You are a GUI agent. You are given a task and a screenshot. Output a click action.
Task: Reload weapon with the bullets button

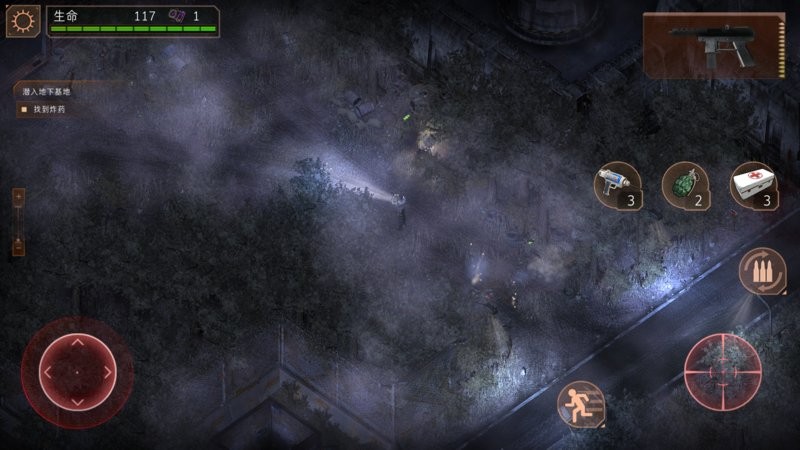(x=761, y=270)
